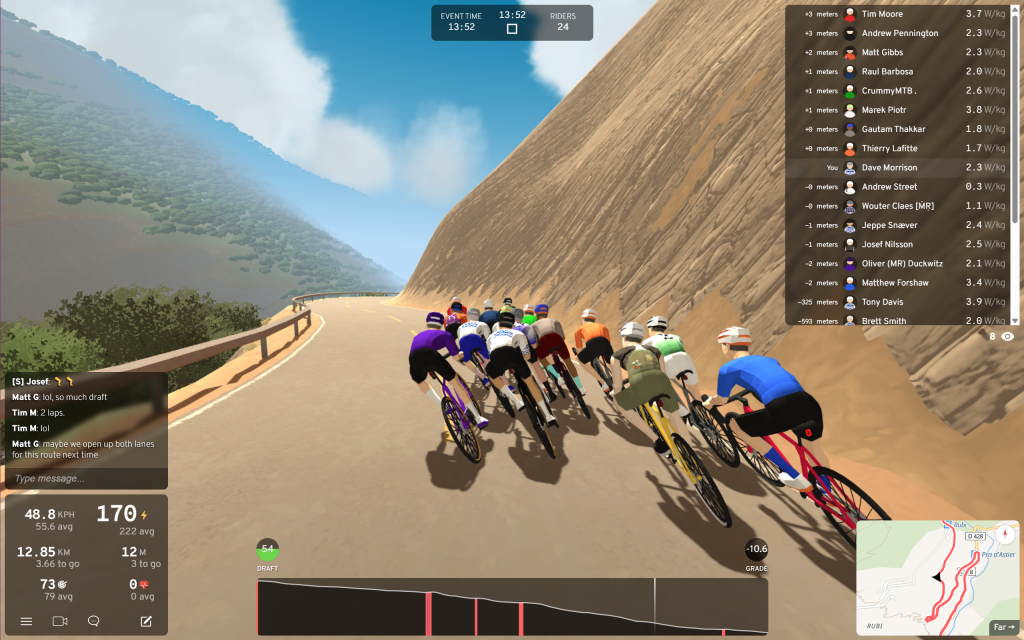Click the video camera icon
This screenshot has width=1024, height=640.
59,621
